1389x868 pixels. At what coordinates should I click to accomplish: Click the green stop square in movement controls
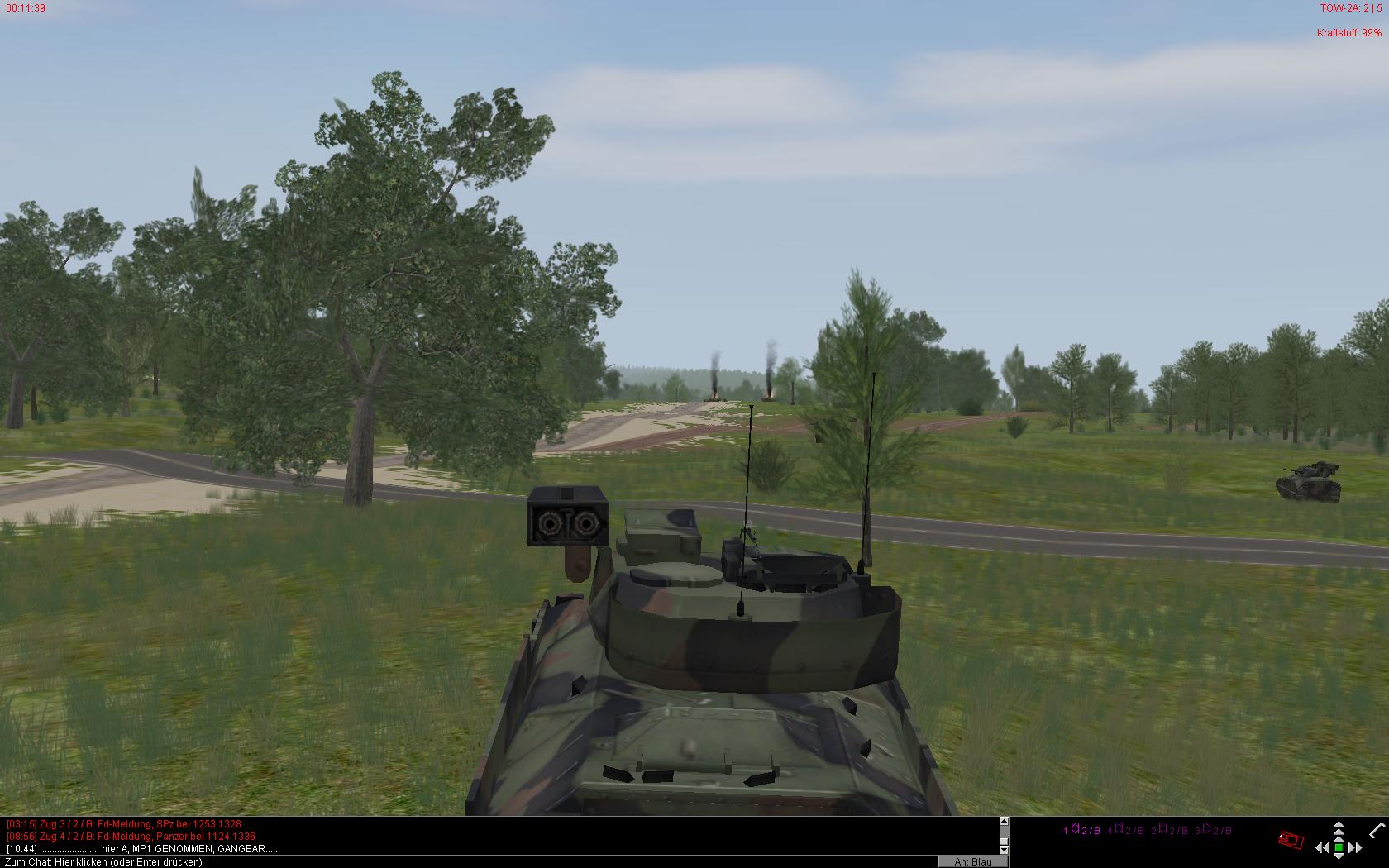[1339, 847]
